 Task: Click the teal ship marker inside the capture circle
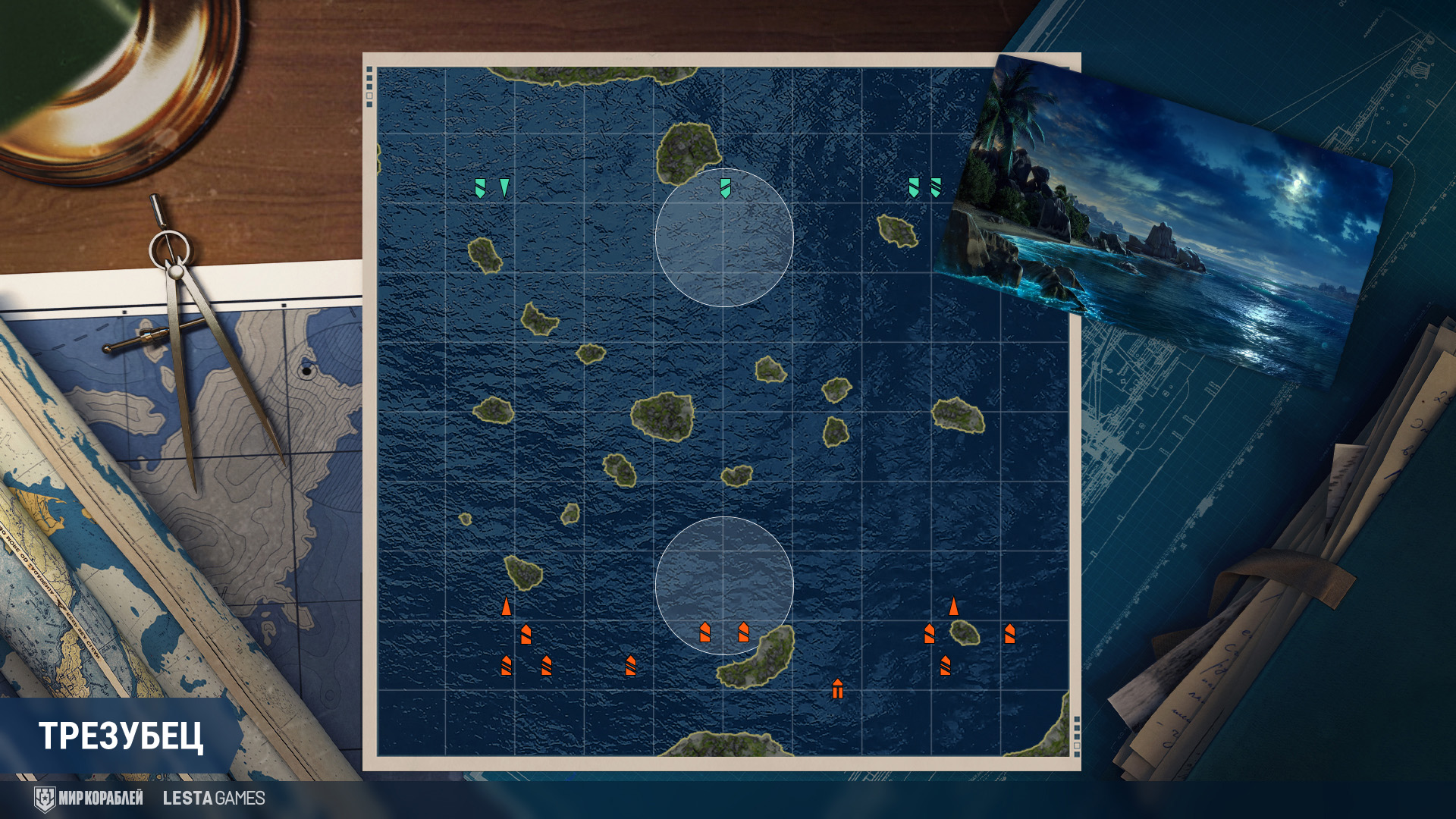tap(725, 188)
